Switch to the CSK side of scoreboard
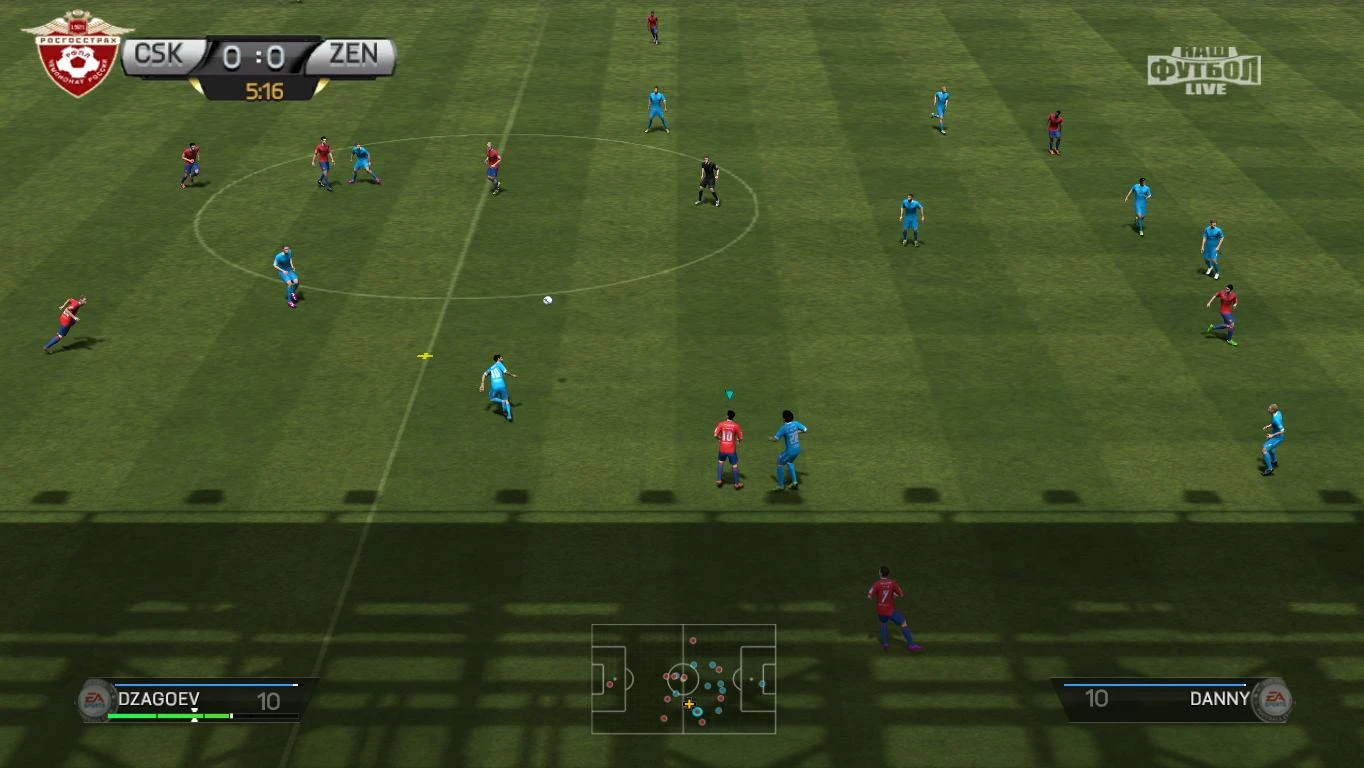 (160, 56)
